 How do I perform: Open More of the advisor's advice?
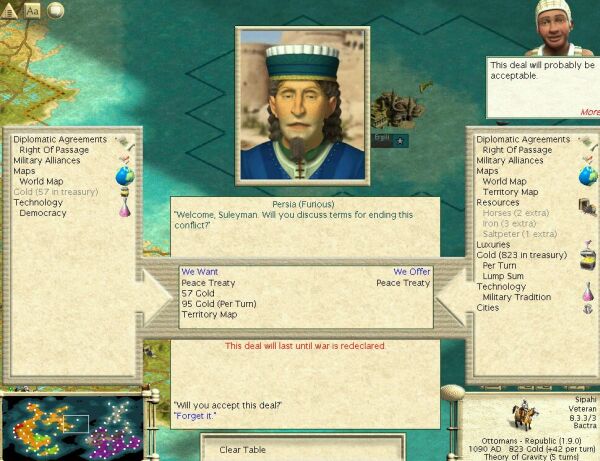[x=588, y=111]
